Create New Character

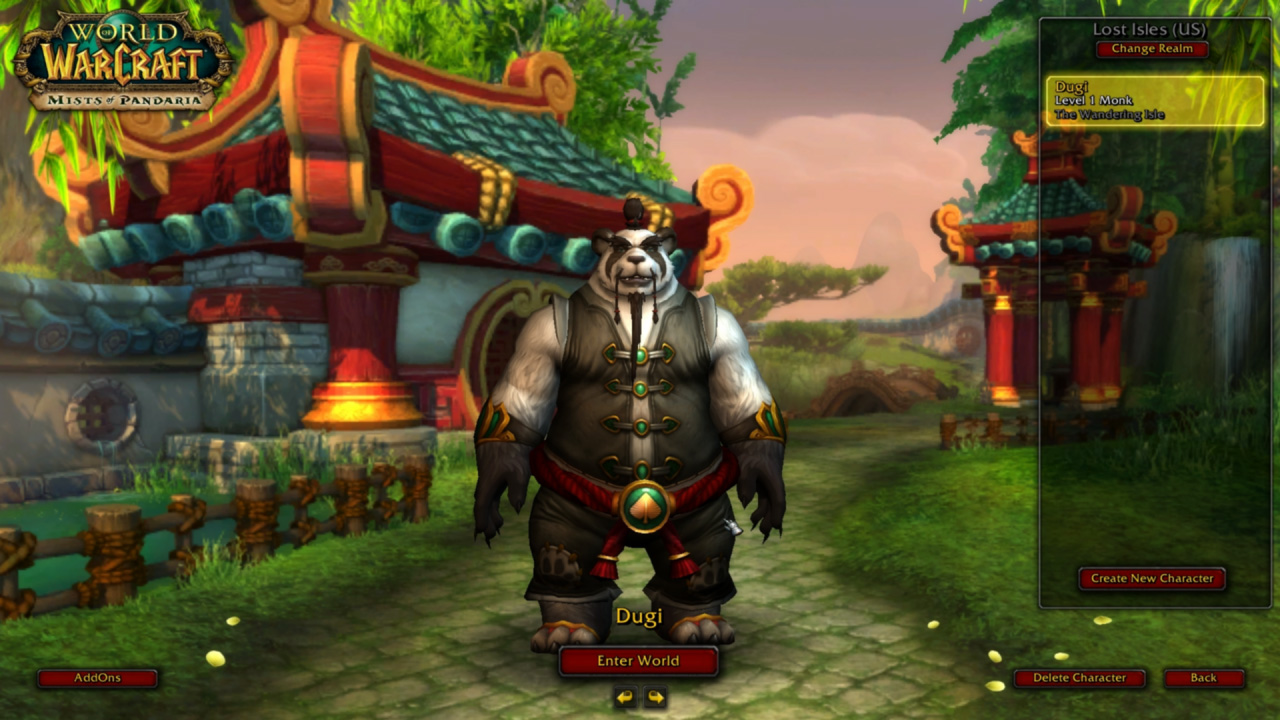(1152, 578)
